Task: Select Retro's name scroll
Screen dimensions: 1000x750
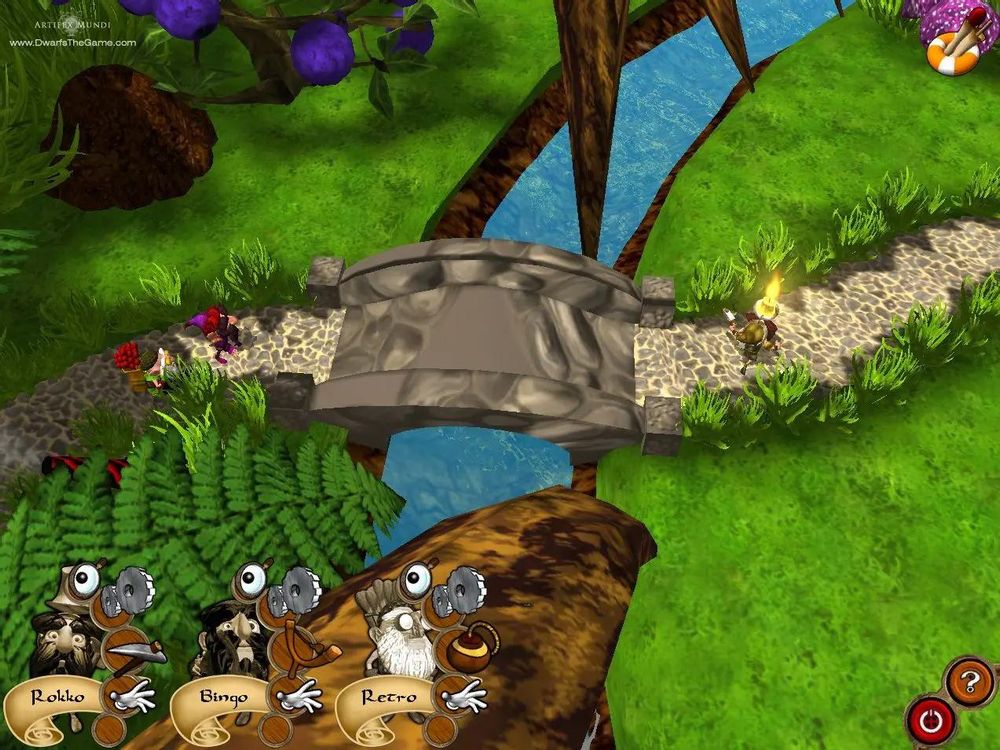Action: (x=384, y=698)
